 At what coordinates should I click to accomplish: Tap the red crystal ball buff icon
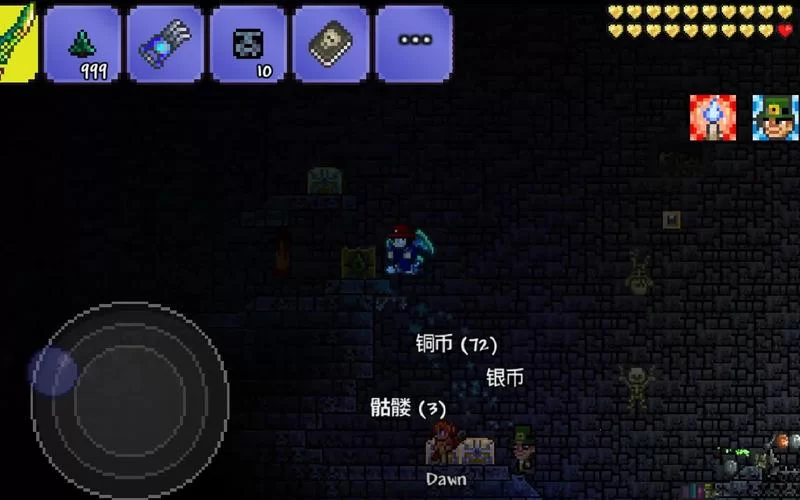[x=713, y=118]
